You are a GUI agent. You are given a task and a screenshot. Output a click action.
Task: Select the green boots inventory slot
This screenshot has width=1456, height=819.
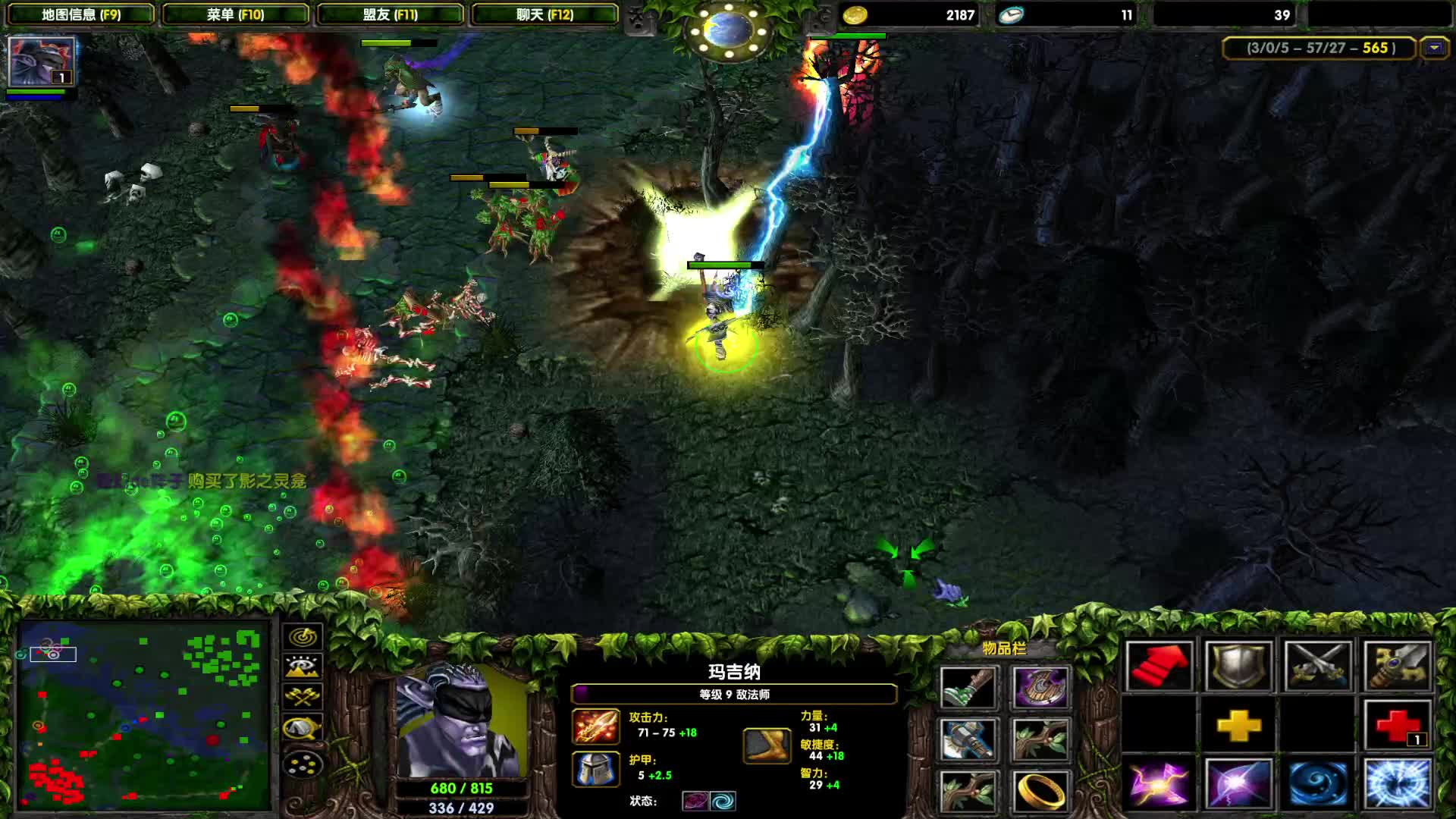(x=968, y=688)
